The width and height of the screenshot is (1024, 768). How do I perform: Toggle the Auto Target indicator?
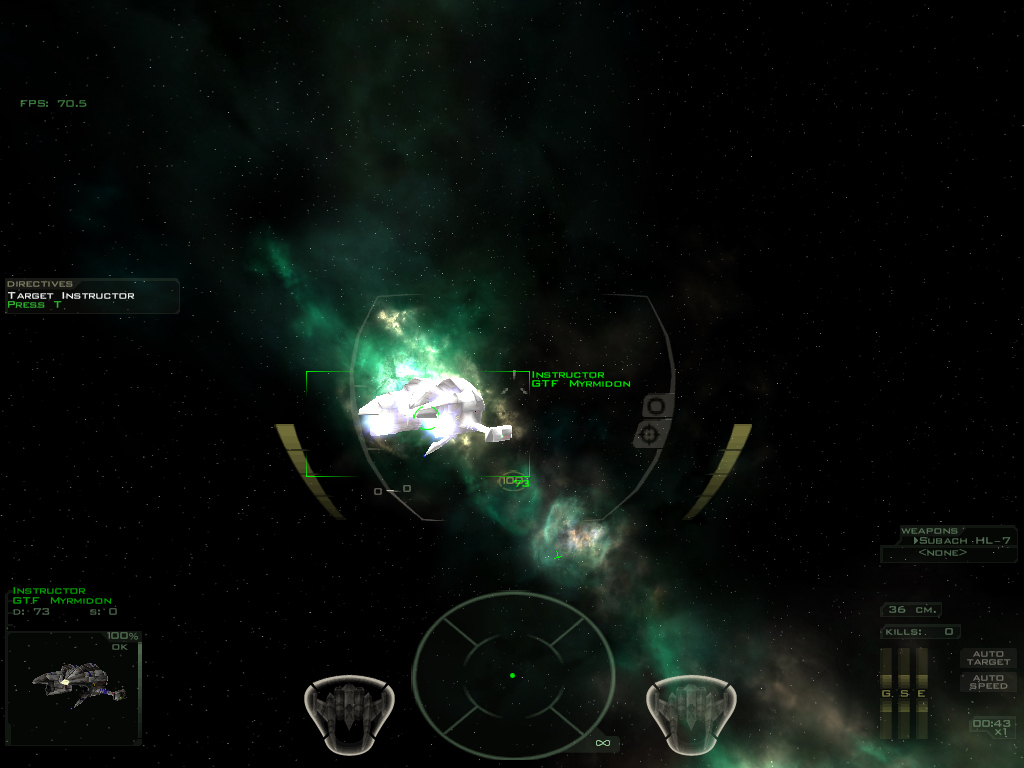pyautogui.click(x=988, y=658)
